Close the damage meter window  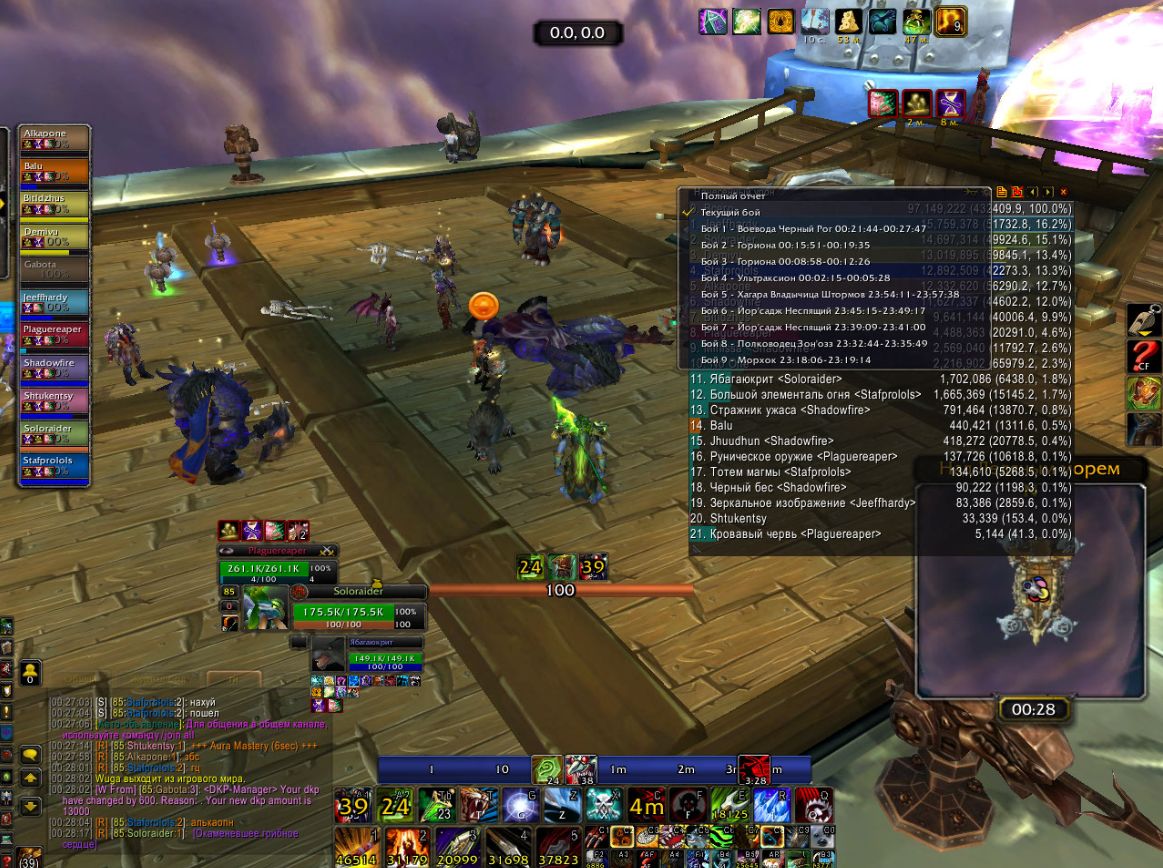(1063, 192)
